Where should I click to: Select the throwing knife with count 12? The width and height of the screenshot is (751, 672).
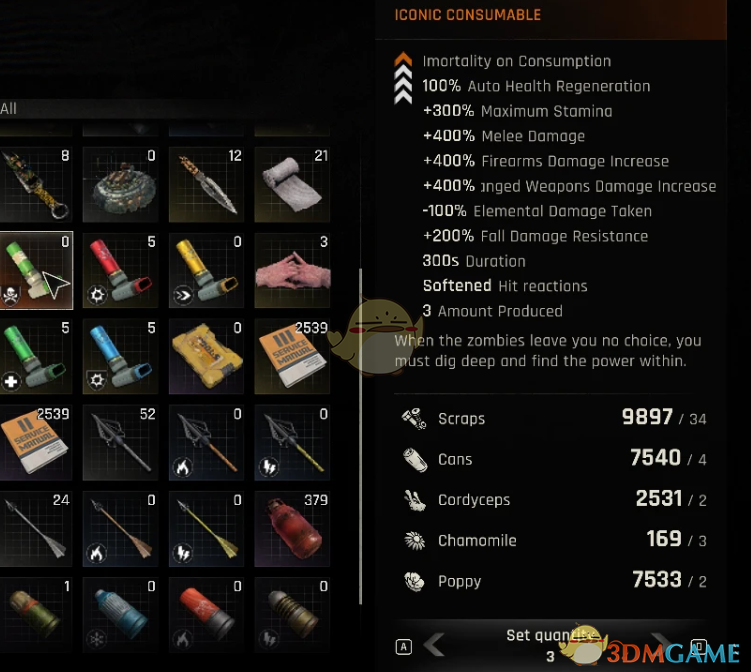coord(205,185)
